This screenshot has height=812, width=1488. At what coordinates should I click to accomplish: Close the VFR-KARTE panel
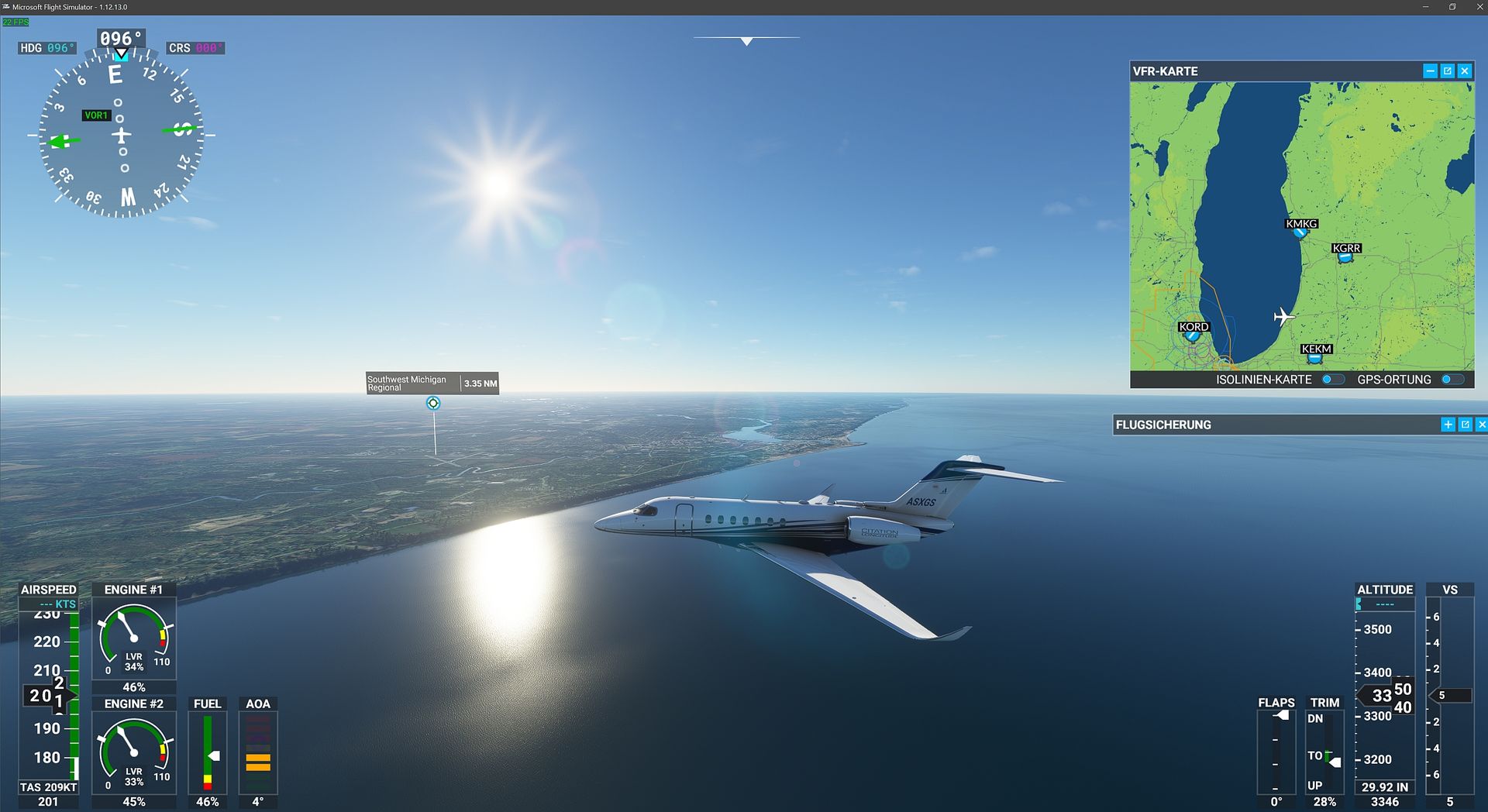(1464, 71)
